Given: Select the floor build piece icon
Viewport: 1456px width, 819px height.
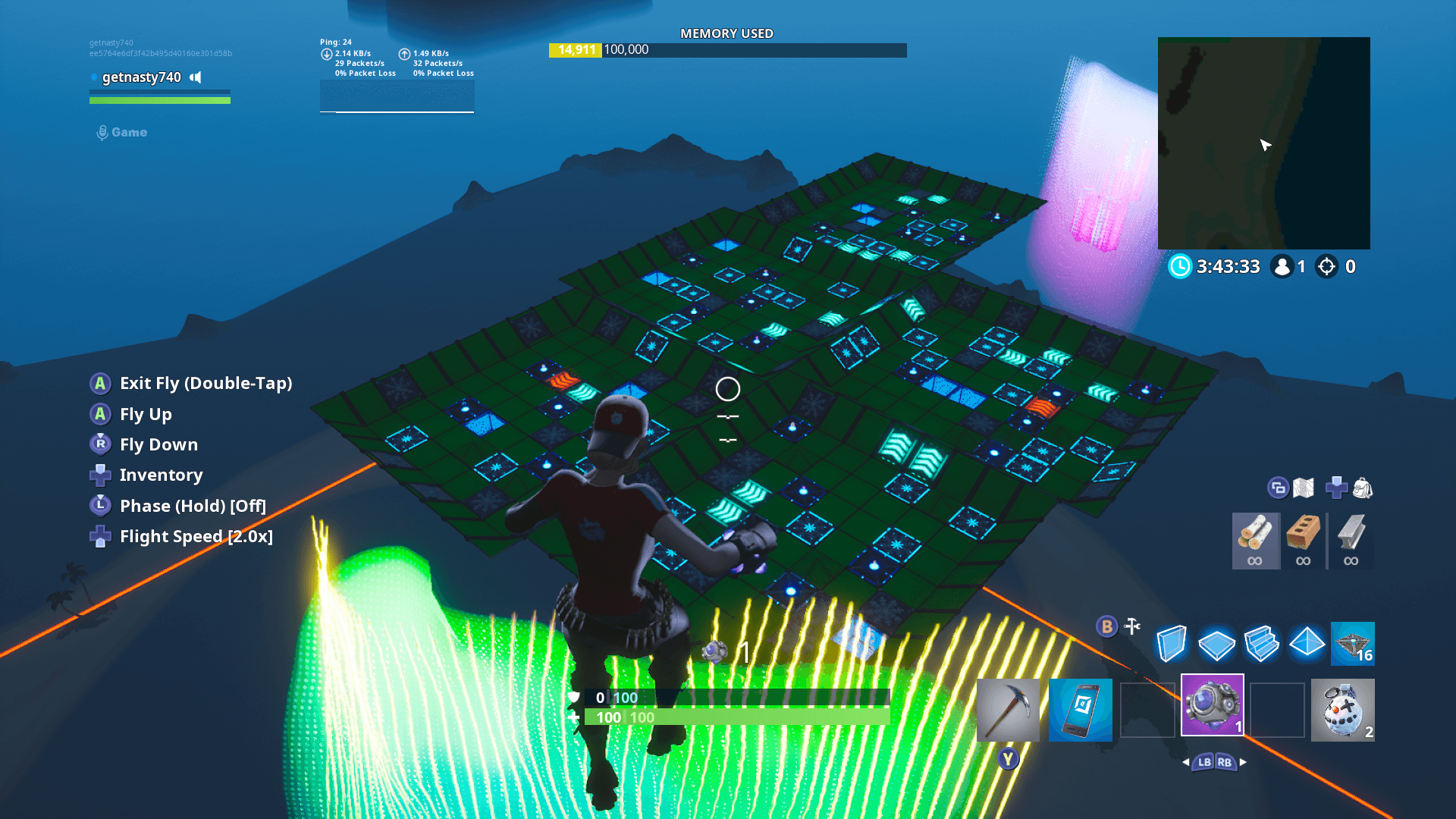Looking at the screenshot, I should pos(1216,644).
